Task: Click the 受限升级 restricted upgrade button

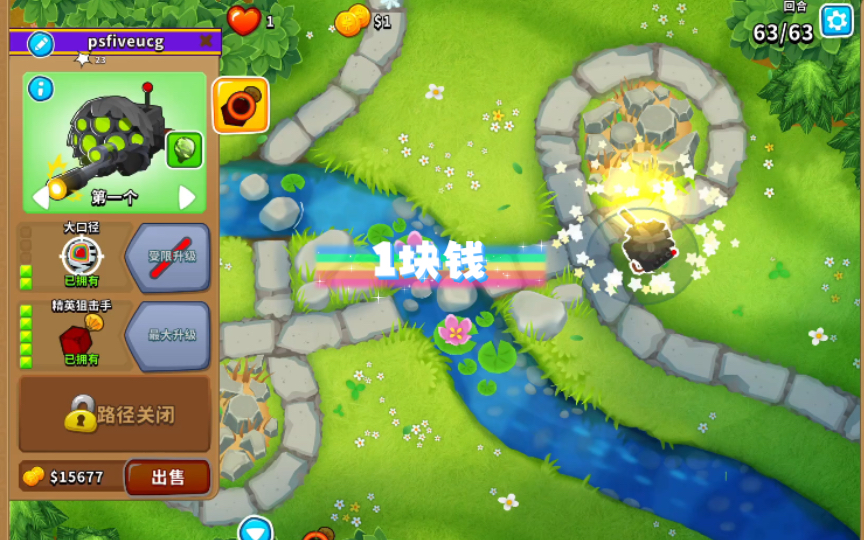Action: (168, 257)
